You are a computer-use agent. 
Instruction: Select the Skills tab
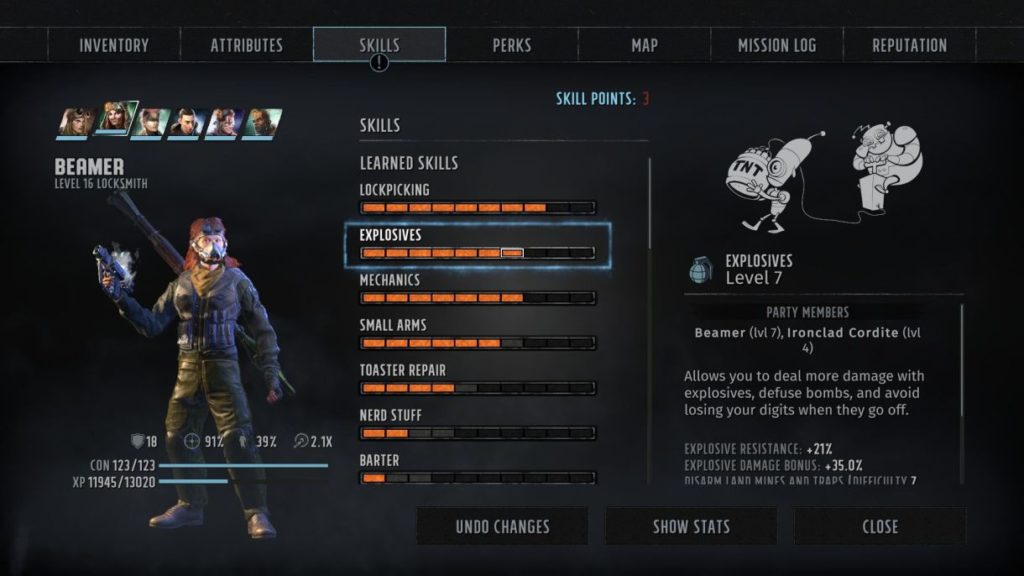click(379, 45)
